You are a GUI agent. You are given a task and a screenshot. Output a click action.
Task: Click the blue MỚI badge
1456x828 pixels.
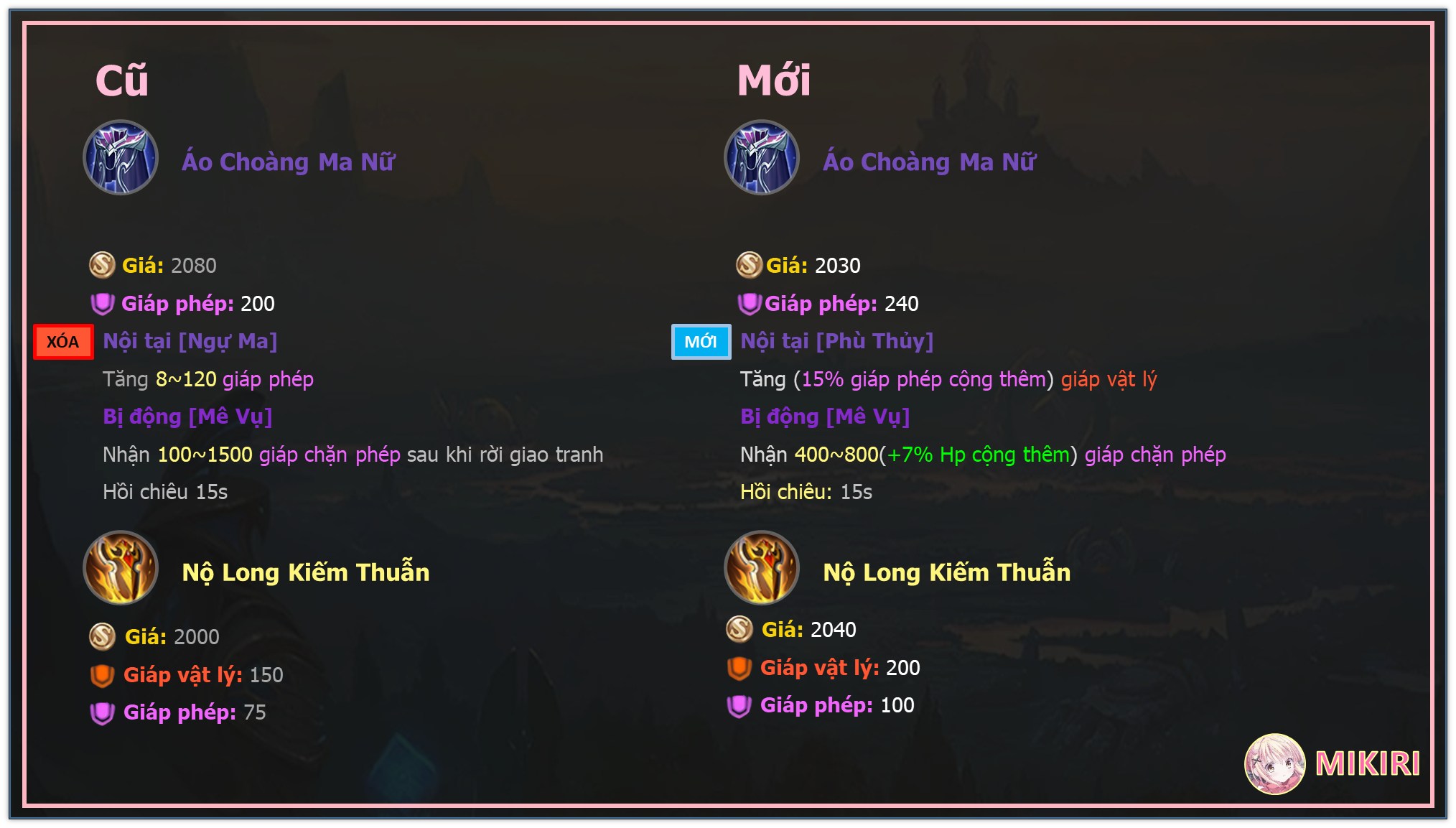click(701, 342)
